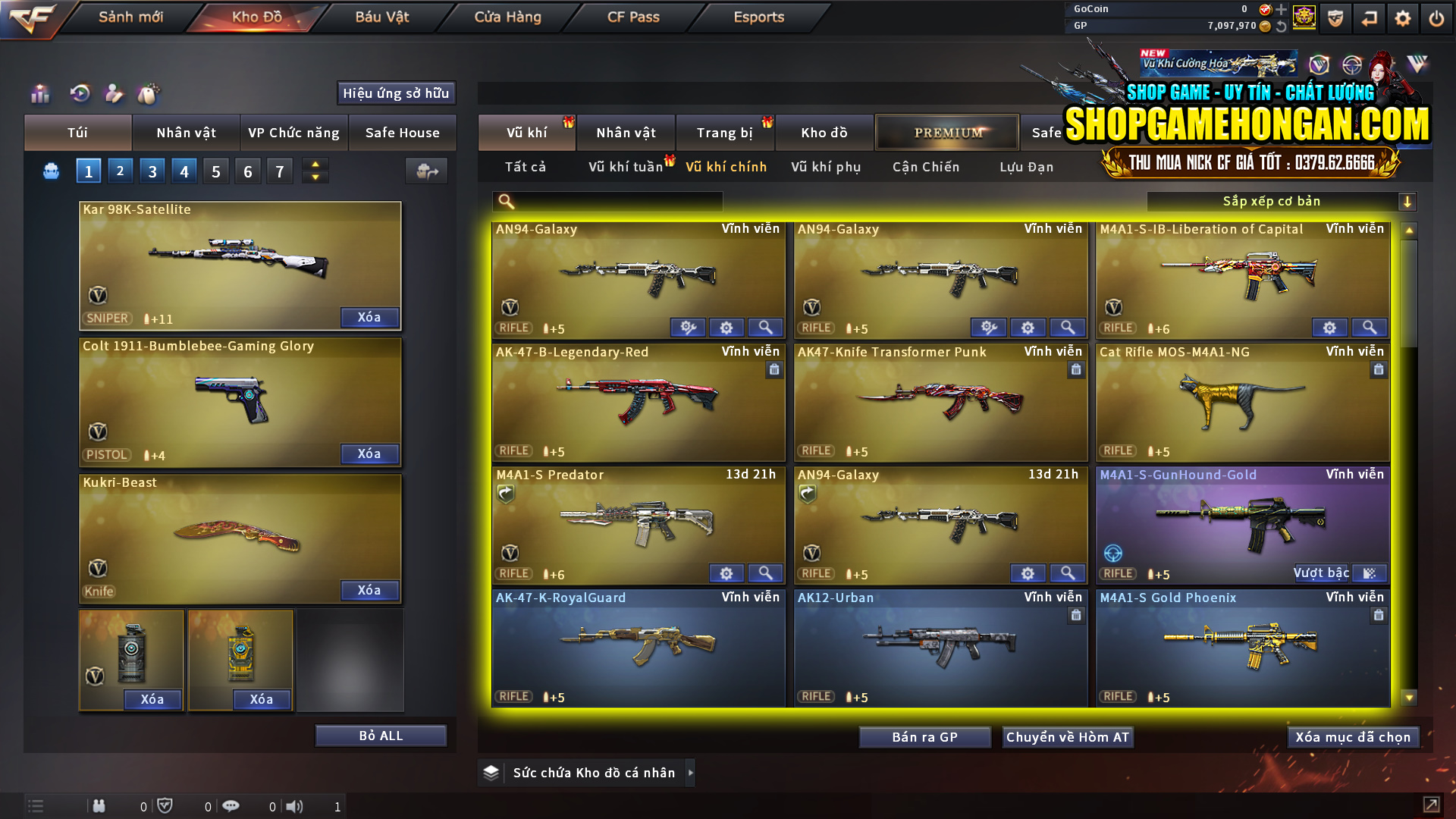1456x819 pixels.
Task: Enable bag slot 5
Action: pos(215,170)
